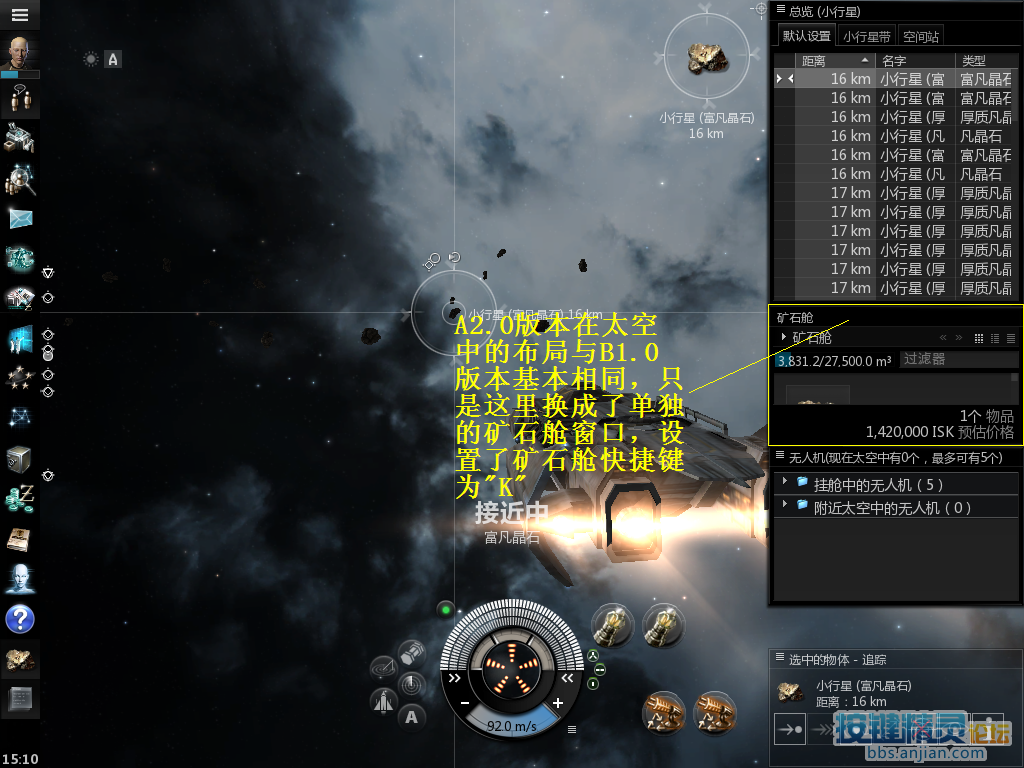Decrease ship speed with the minus button
Viewport: 1024px width, 768px height.
click(466, 703)
